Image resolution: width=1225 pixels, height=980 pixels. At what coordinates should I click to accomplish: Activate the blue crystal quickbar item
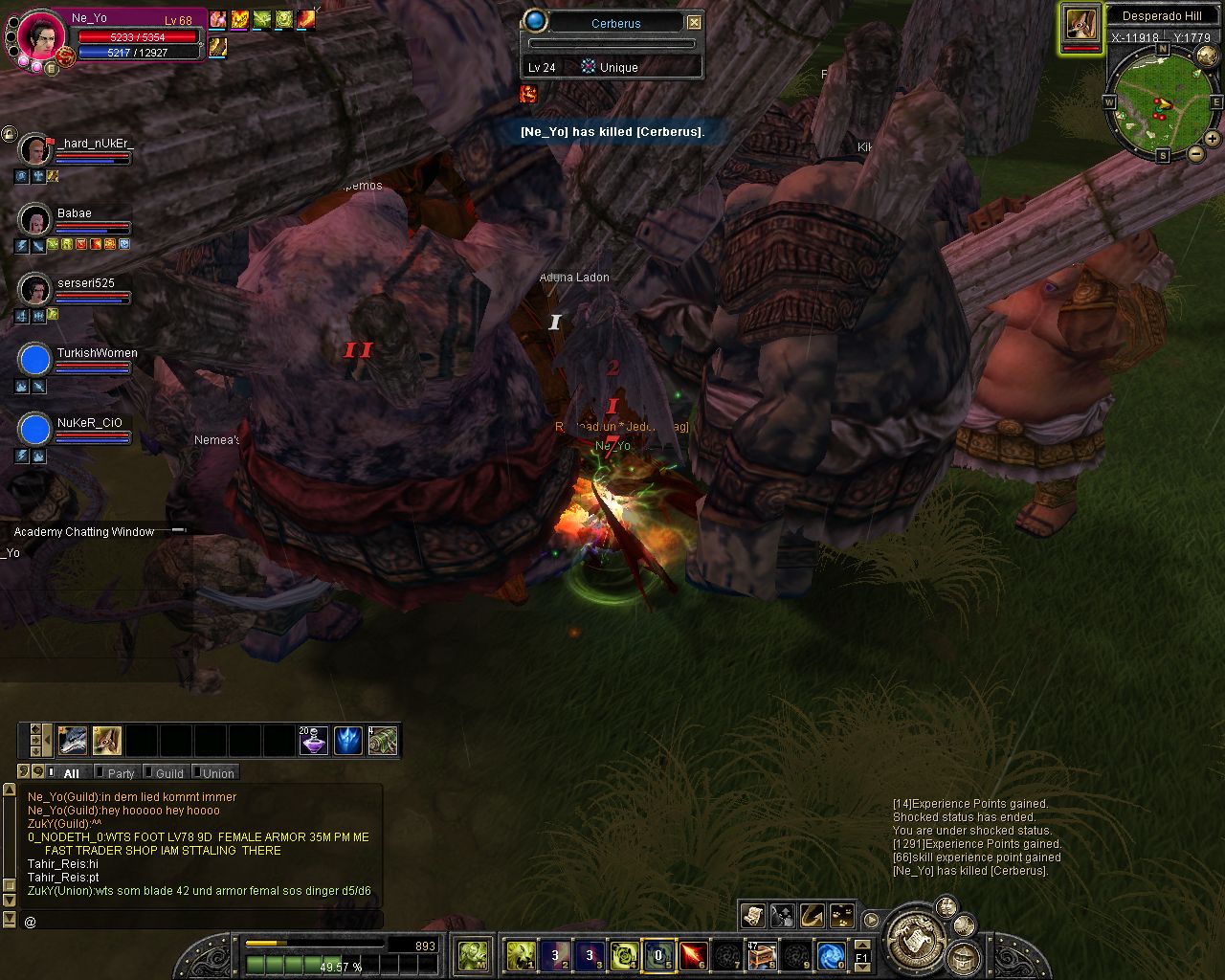coord(347,741)
